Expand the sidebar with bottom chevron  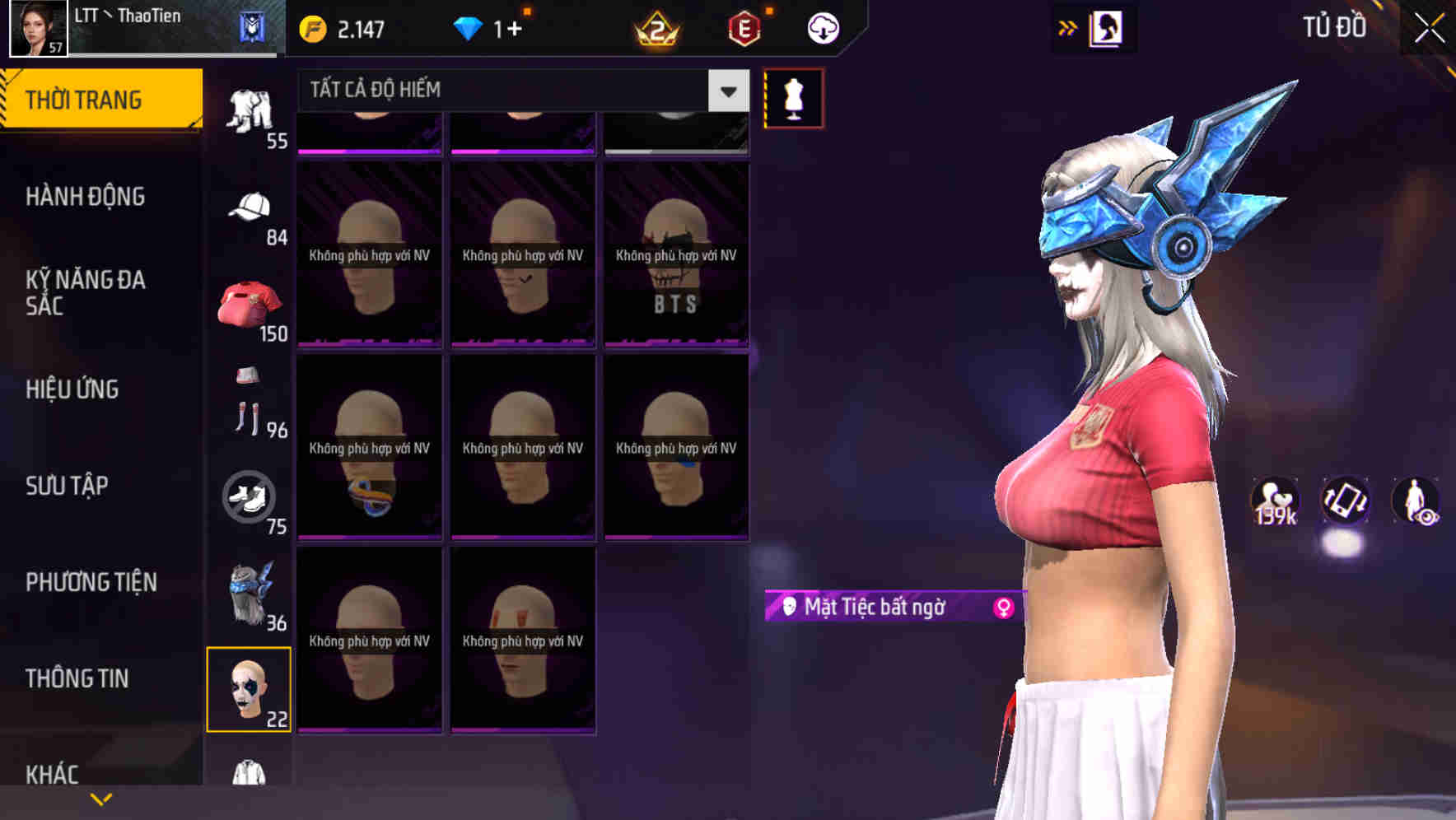101,798
